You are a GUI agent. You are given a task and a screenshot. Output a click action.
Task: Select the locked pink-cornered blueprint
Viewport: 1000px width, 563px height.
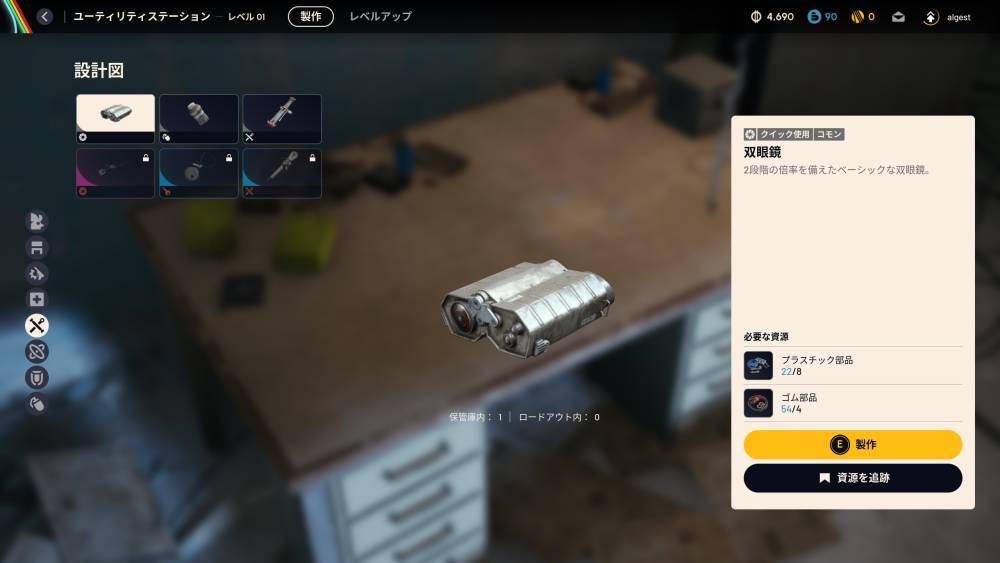pyautogui.click(x=116, y=173)
